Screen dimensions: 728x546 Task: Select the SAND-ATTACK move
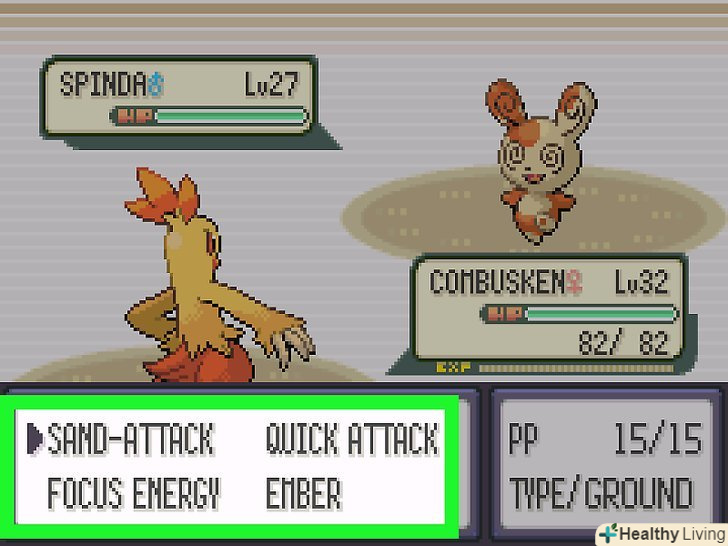(x=131, y=439)
